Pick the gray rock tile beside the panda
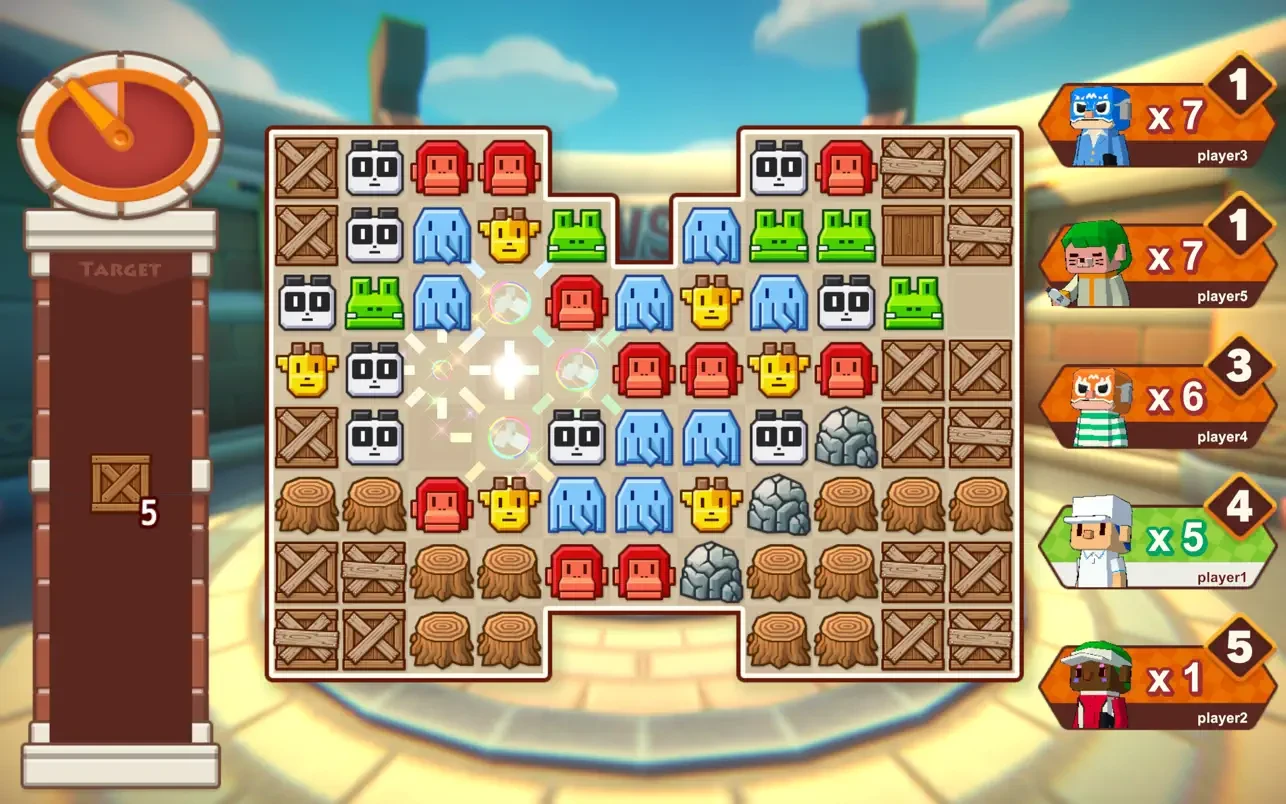The height and width of the screenshot is (804, 1286). click(x=845, y=438)
